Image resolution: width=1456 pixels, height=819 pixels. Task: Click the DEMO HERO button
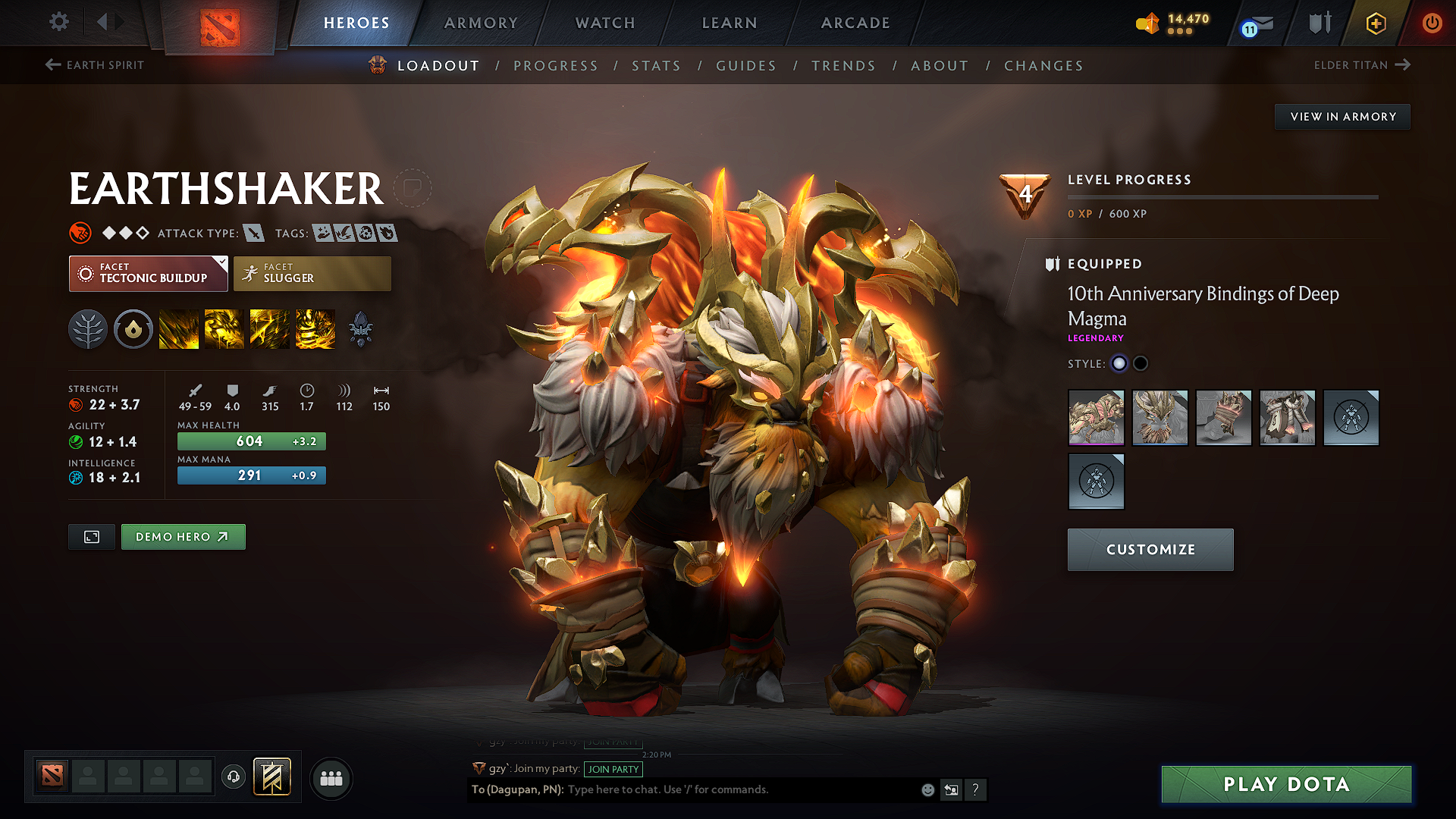[x=183, y=537]
